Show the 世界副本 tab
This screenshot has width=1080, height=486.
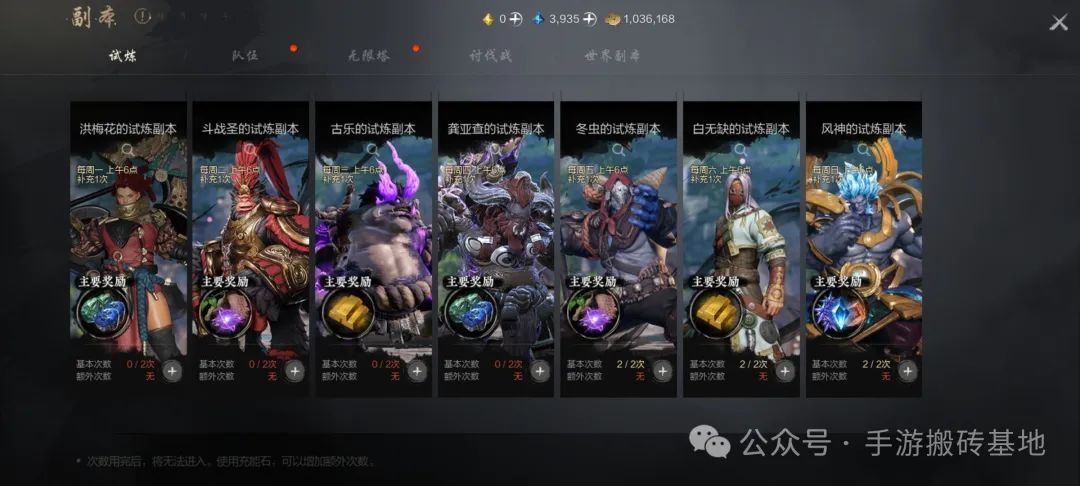coord(613,56)
